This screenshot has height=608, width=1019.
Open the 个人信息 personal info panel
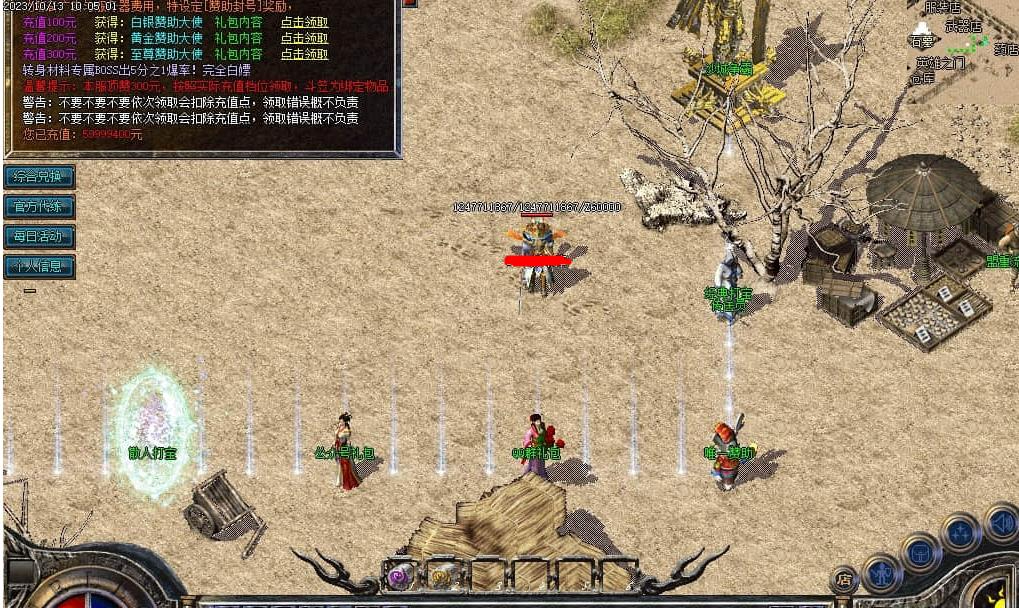click(39, 267)
